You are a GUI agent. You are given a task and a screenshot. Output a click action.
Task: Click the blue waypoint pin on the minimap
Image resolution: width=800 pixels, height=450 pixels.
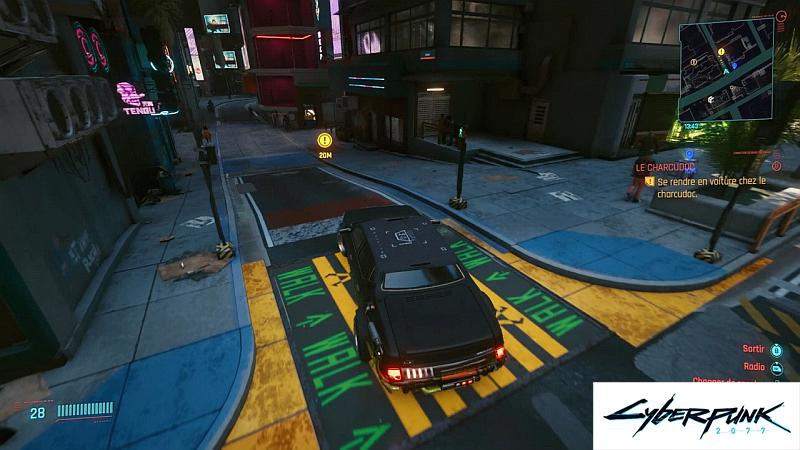(733, 65)
